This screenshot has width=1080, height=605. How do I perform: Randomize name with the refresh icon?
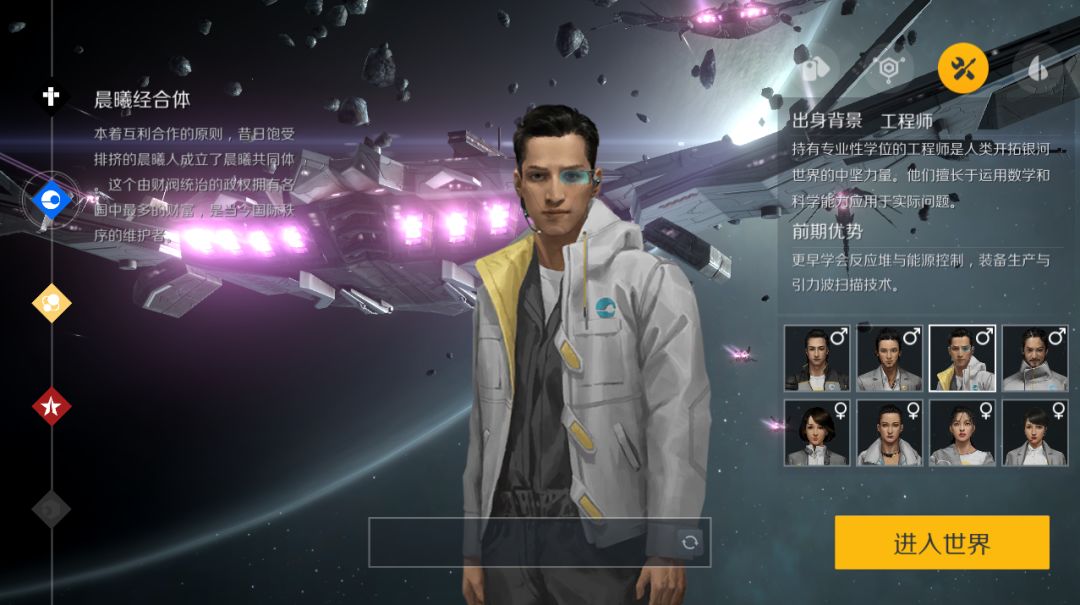[689, 542]
